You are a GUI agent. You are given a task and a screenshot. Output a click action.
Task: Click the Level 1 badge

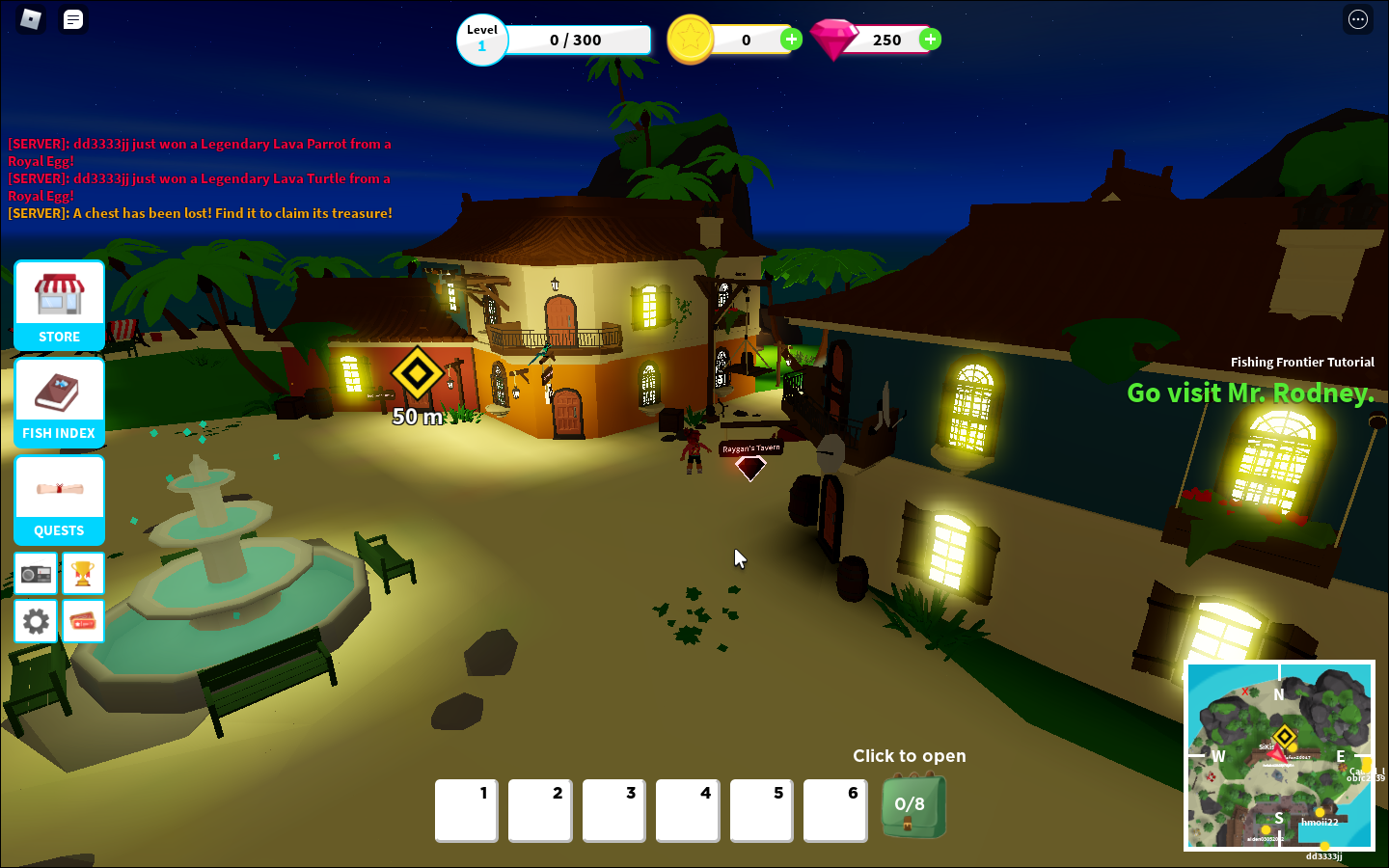[x=482, y=40]
